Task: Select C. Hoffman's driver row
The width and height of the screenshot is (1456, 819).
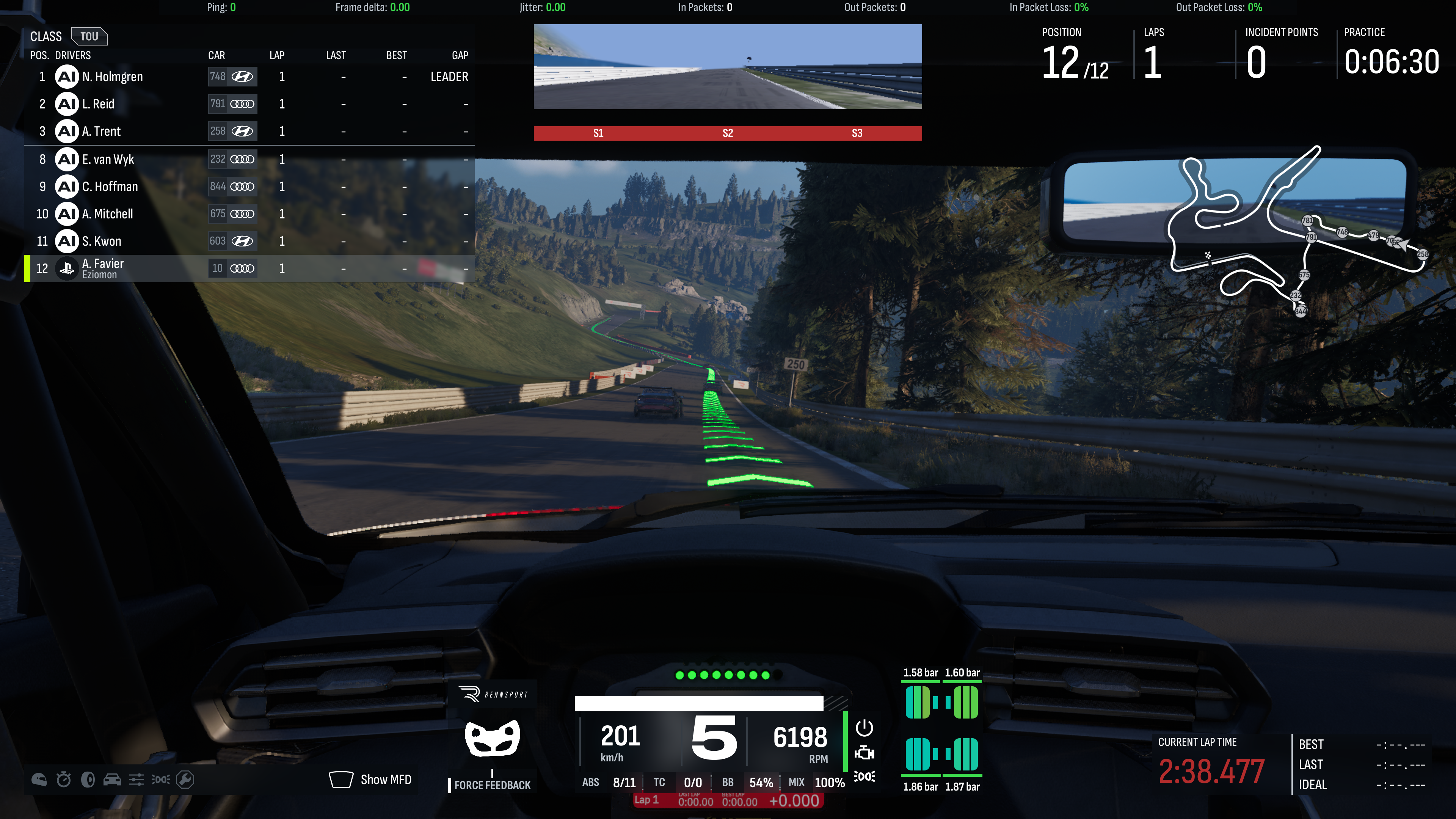Action: click(249, 187)
